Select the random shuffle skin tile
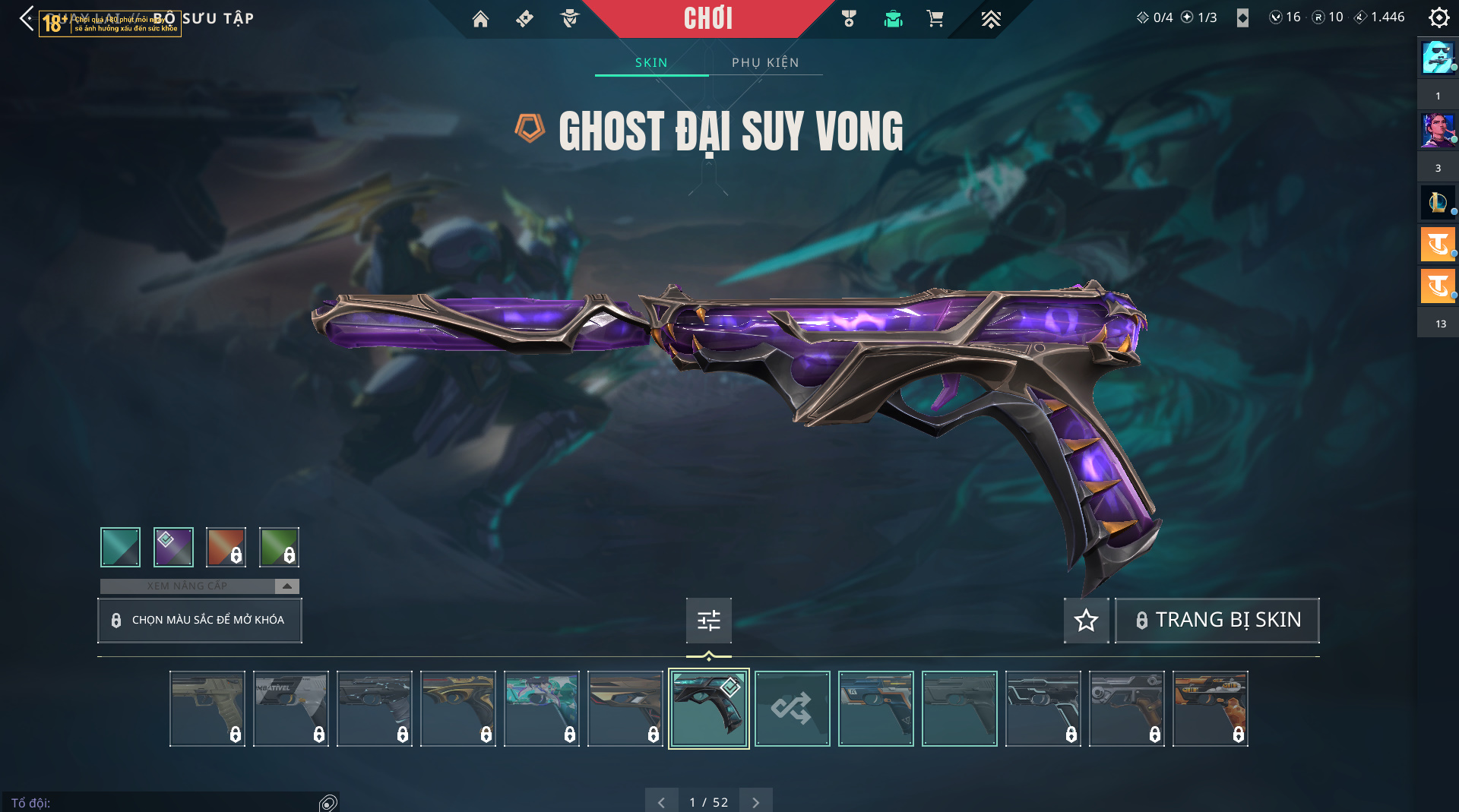This screenshot has width=1459, height=812. pos(792,709)
